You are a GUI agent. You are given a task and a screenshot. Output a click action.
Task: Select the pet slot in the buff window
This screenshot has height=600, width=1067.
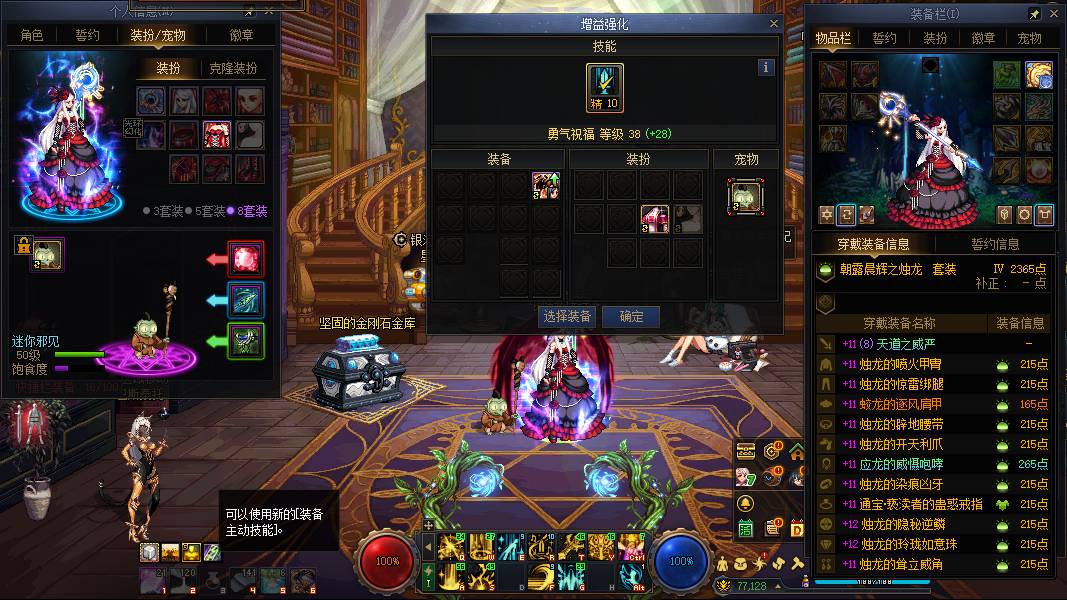[745, 197]
